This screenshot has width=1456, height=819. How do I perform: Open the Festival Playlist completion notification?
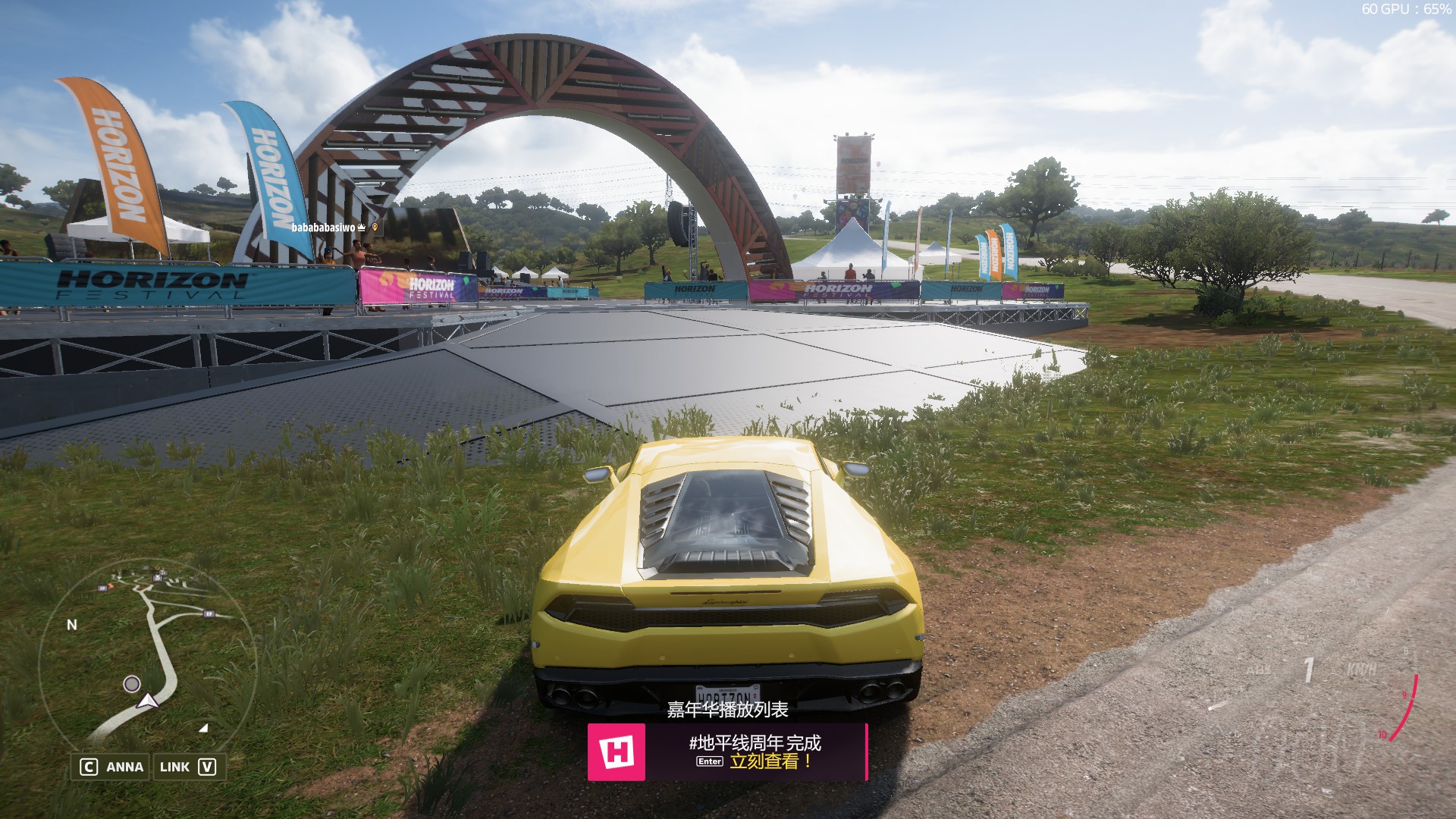click(754, 752)
